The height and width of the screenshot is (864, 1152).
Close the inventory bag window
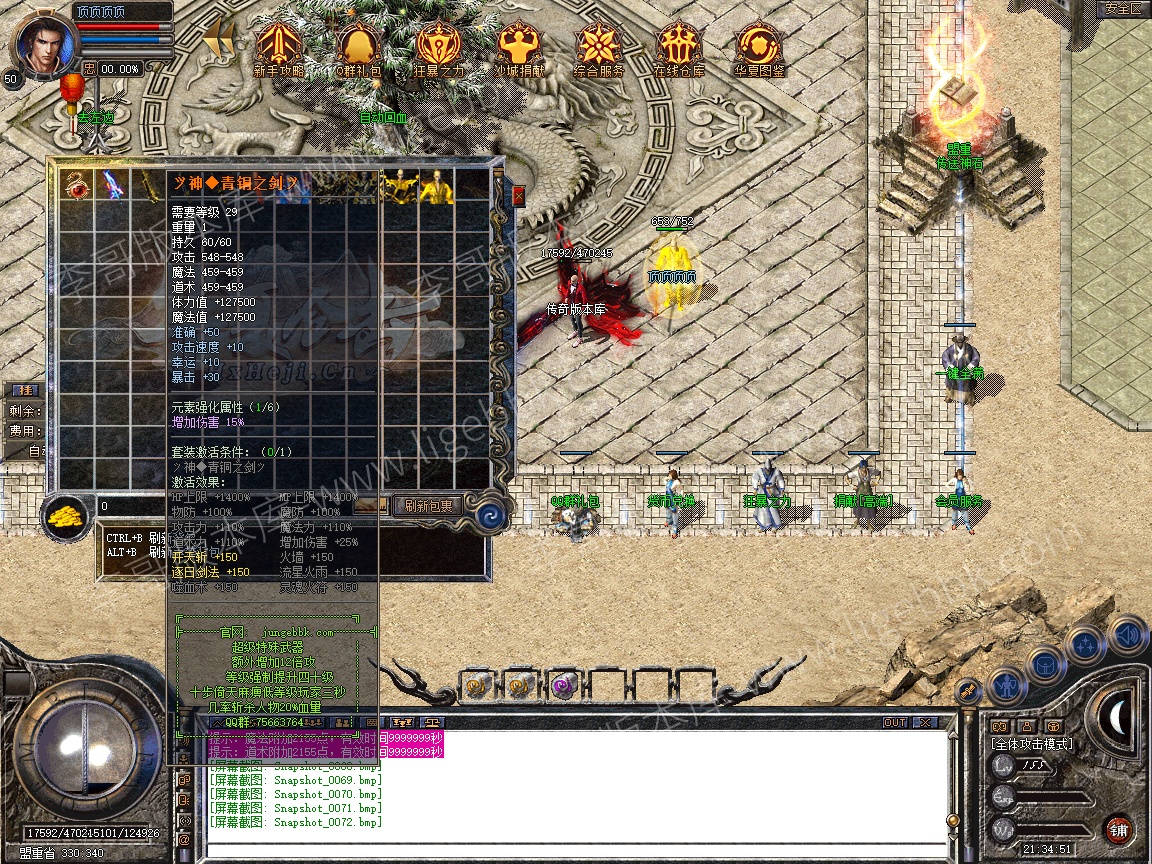pyautogui.click(x=518, y=196)
